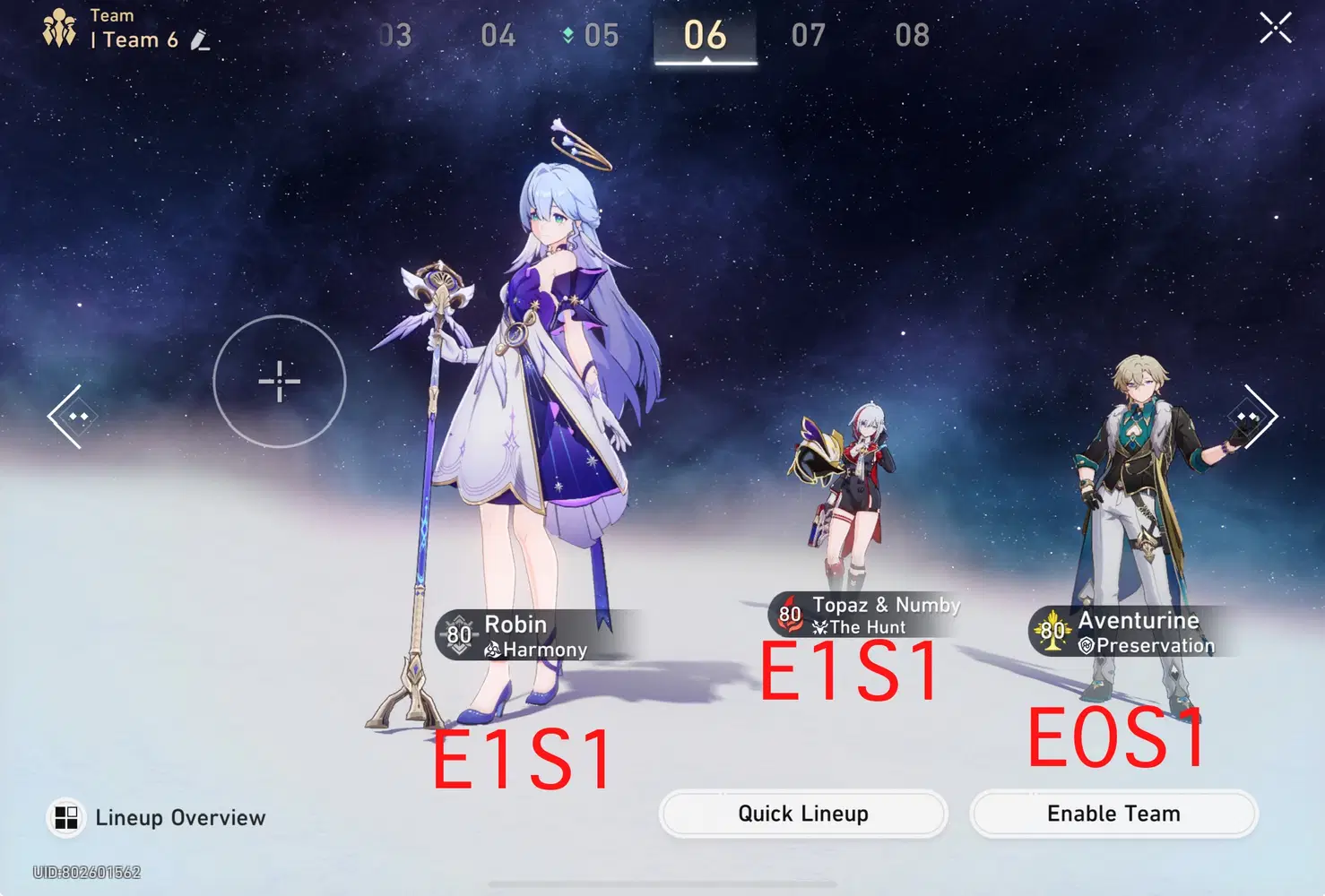Select the Robin character model
Image resolution: width=1325 pixels, height=896 pixels.
(x=538, y=403)
